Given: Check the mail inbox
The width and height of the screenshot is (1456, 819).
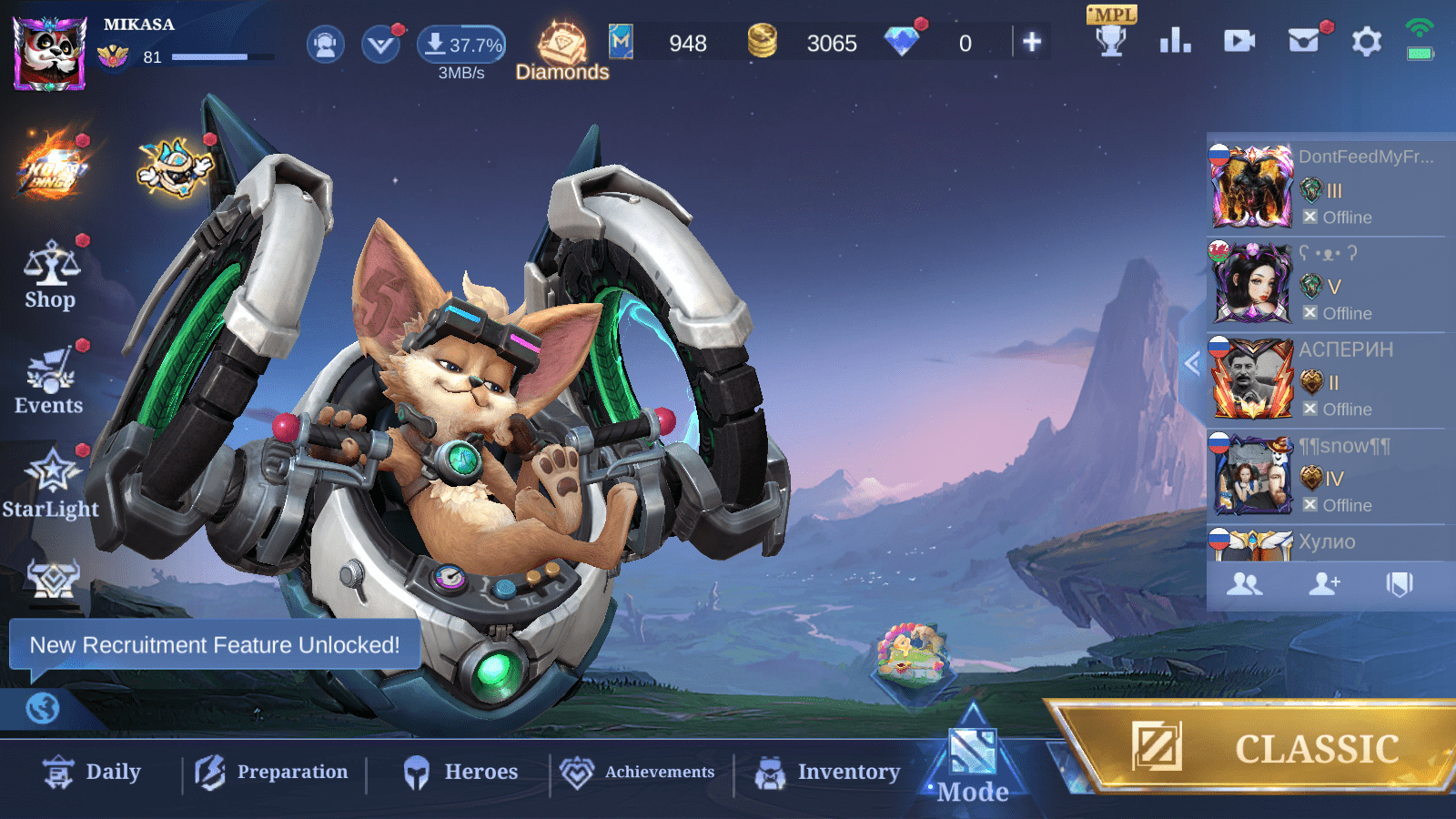Looking at the screenshot, I should (x=1304, y=41).
